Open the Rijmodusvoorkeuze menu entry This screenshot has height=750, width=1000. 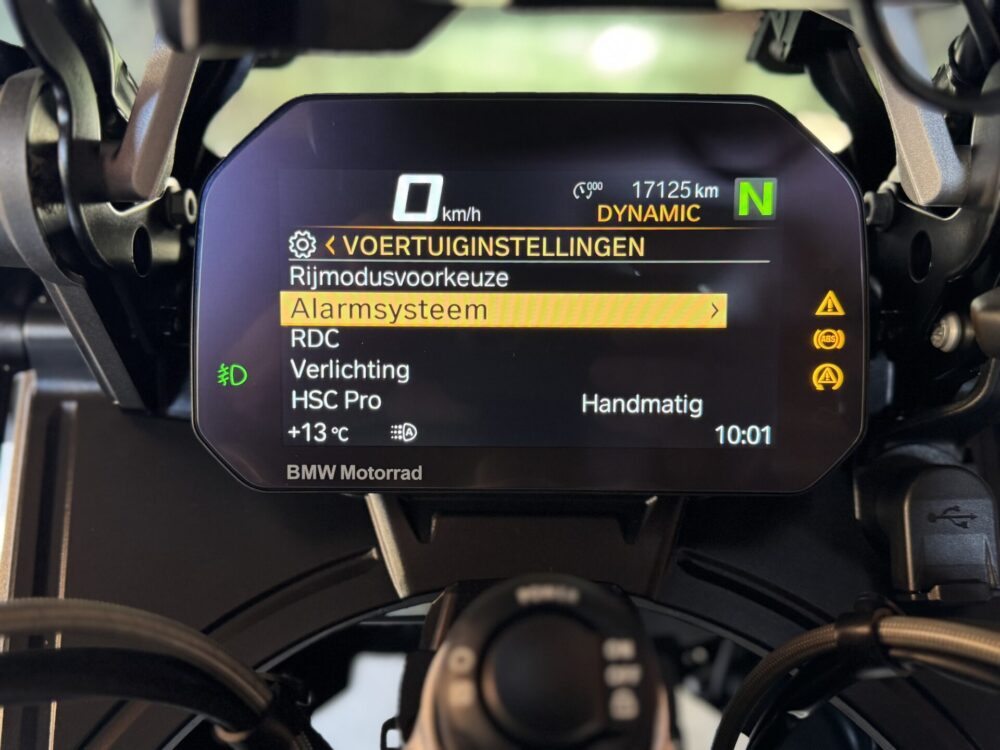398,277
